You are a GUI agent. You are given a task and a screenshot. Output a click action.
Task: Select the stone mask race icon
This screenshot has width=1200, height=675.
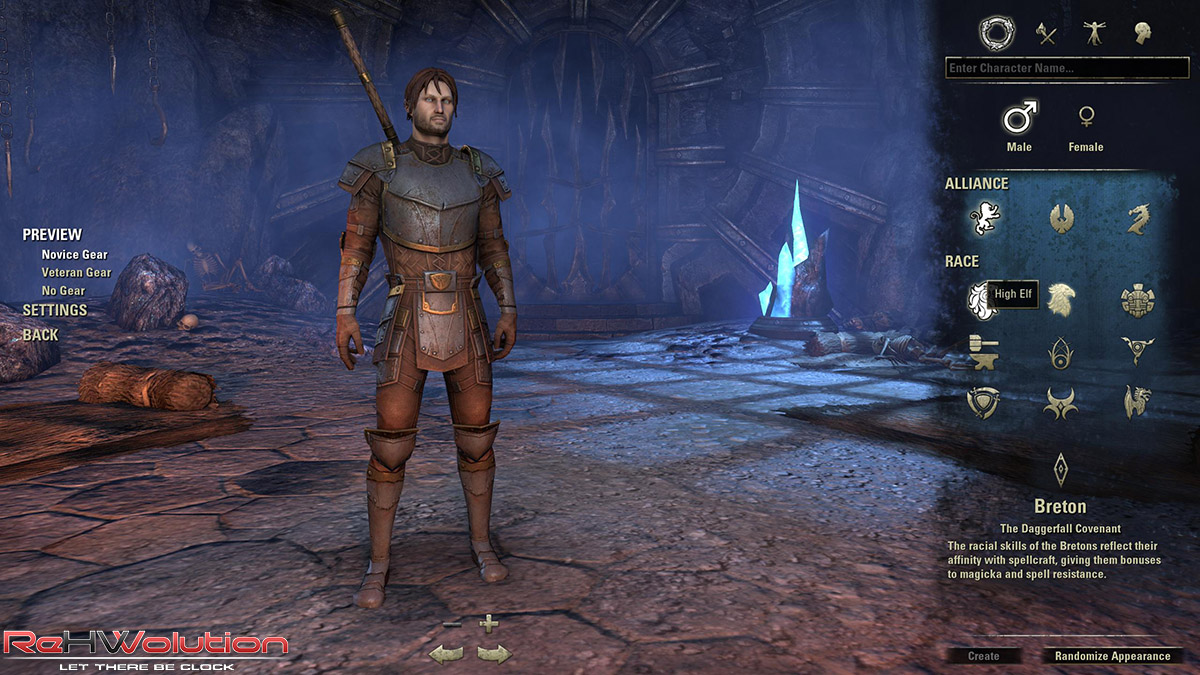(1138, 299)
